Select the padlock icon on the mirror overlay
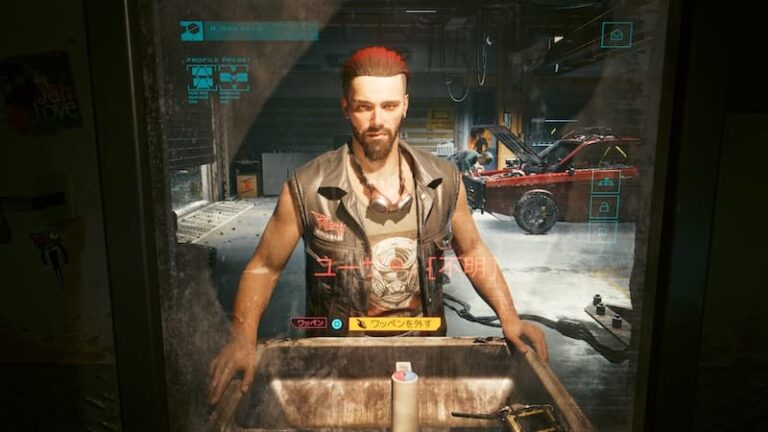The image size is (768, 432). coord(606,207)
